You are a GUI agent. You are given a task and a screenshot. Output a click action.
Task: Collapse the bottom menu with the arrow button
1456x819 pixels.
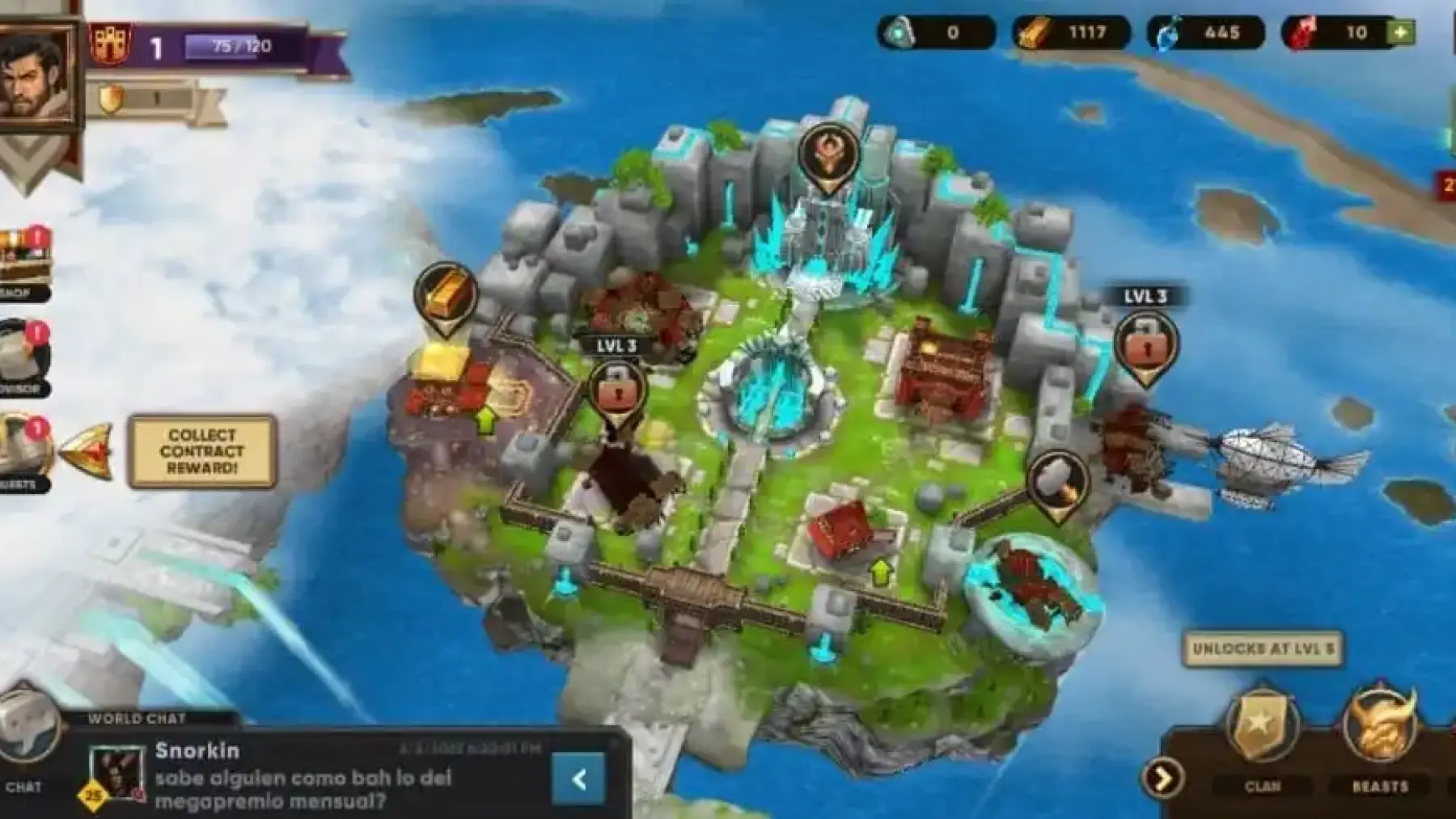[1162, 779]
